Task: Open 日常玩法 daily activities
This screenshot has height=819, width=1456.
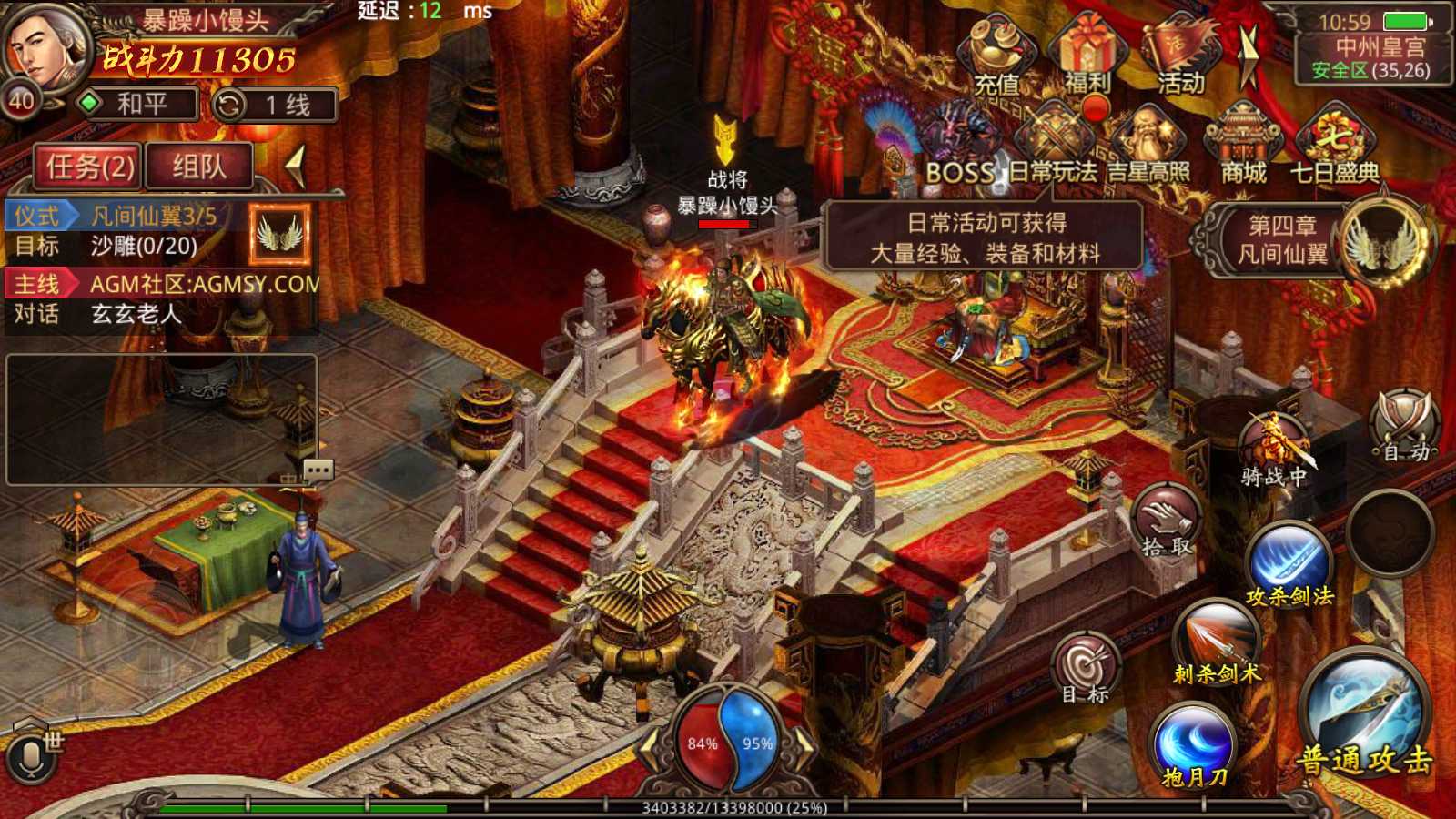Action: tap(1053, 147)
